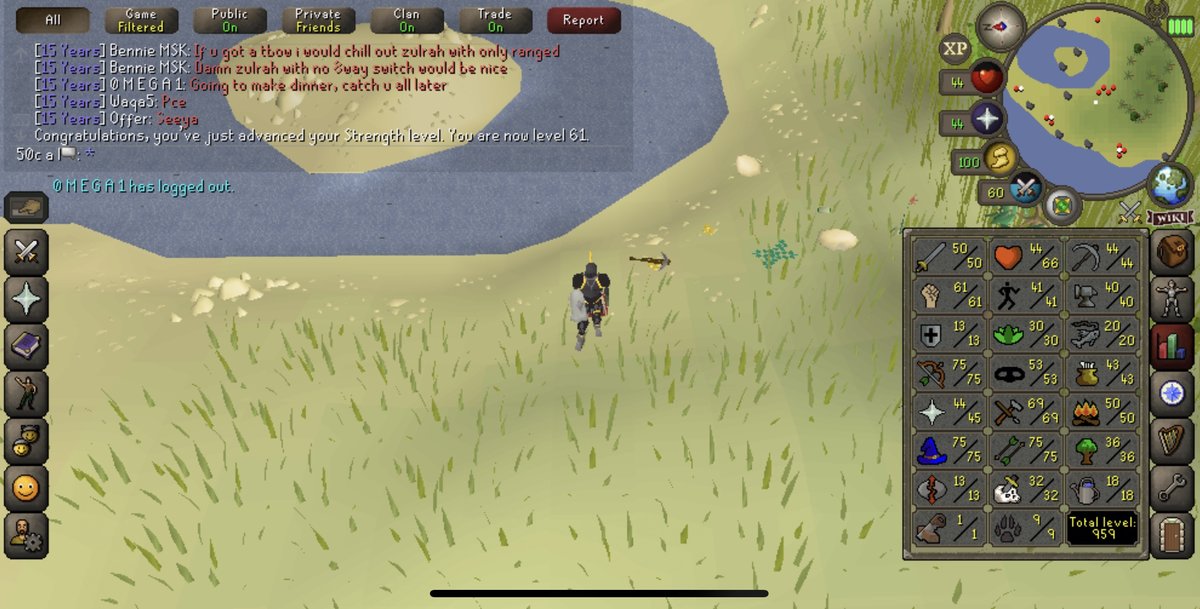
Task: Toggle the Game chat filter
Action: coord(141,20)
